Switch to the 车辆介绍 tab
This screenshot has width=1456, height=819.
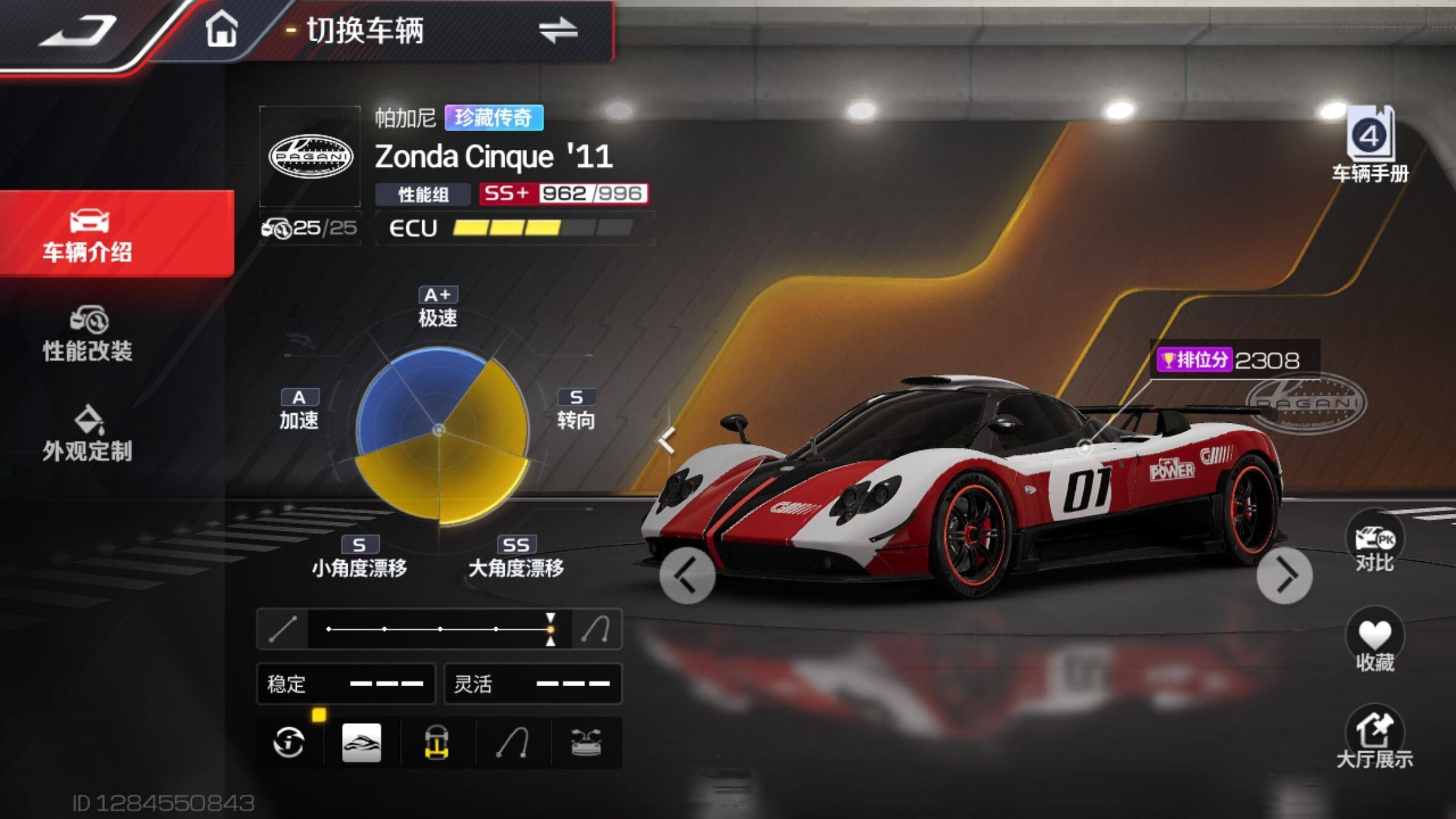point(89,234)
